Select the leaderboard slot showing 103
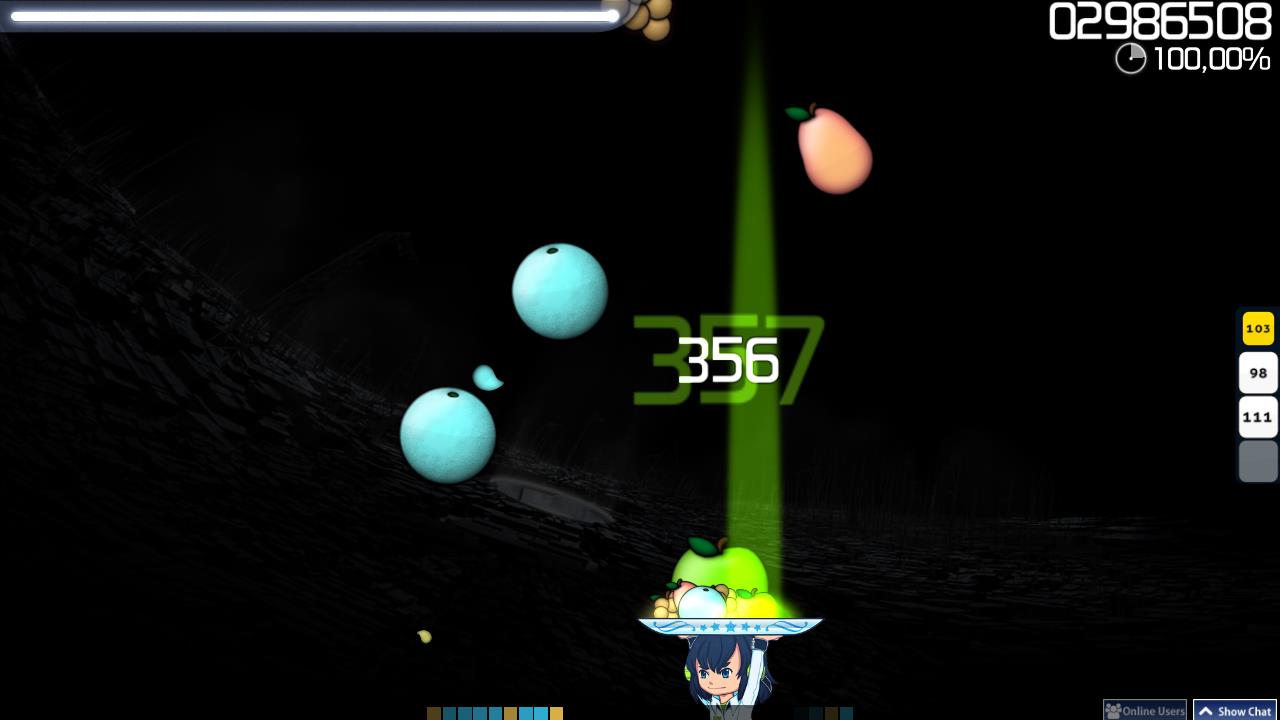 pyautogui.click(x=1258, y=328)
